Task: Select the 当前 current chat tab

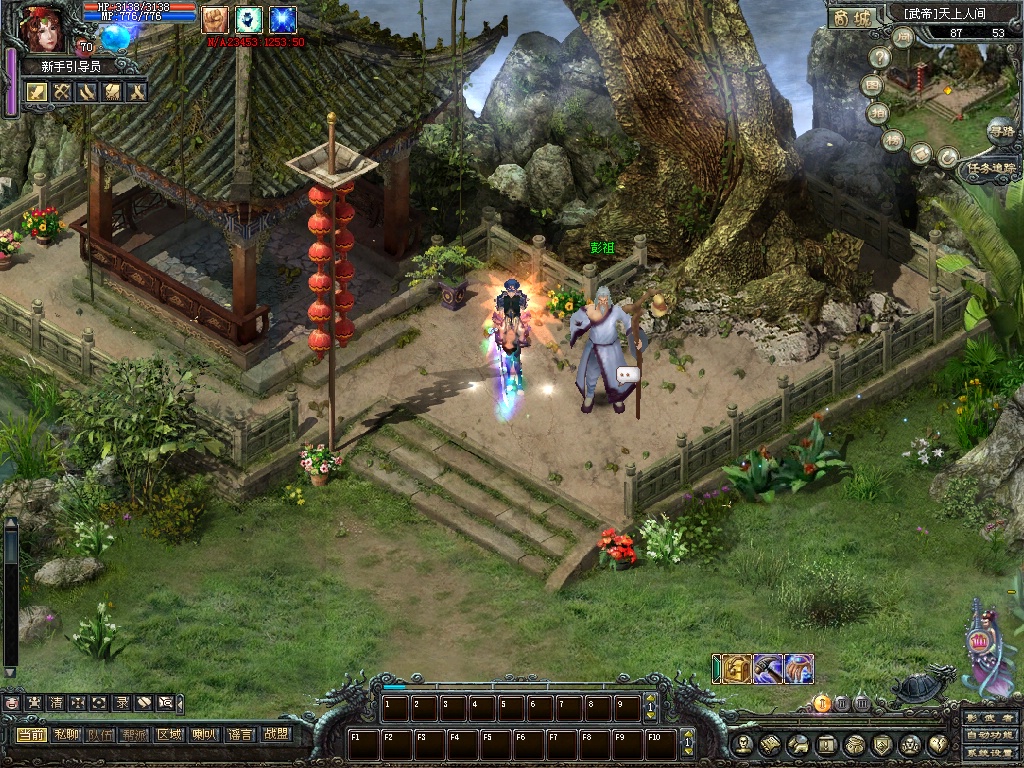Action: pos(31,734)
